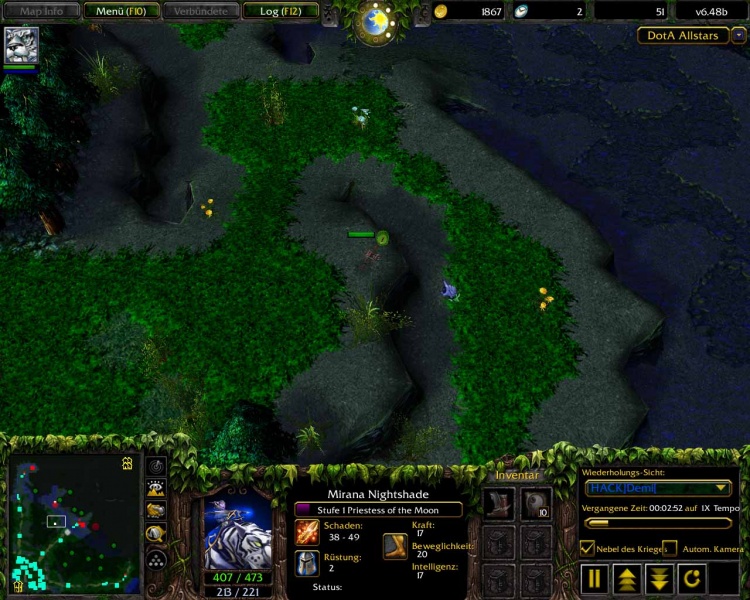This screenshot has width=750, height=600.
Task: Click the minimap signal ping button
Action: pyautogui.click(x=157, y=466)
